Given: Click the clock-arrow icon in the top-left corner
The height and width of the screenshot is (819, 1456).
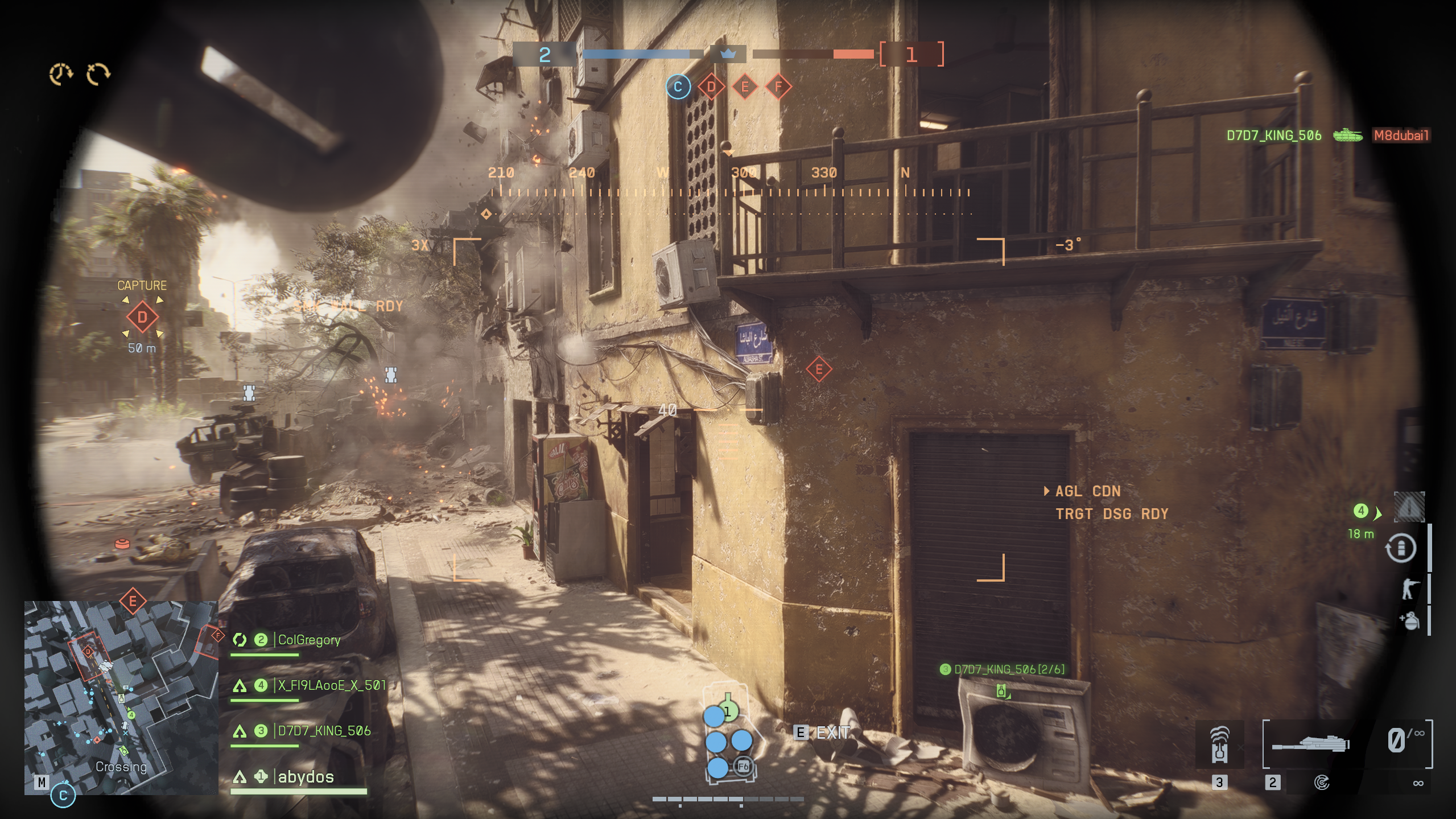Looking at the screenshot, I should [60, 74].
